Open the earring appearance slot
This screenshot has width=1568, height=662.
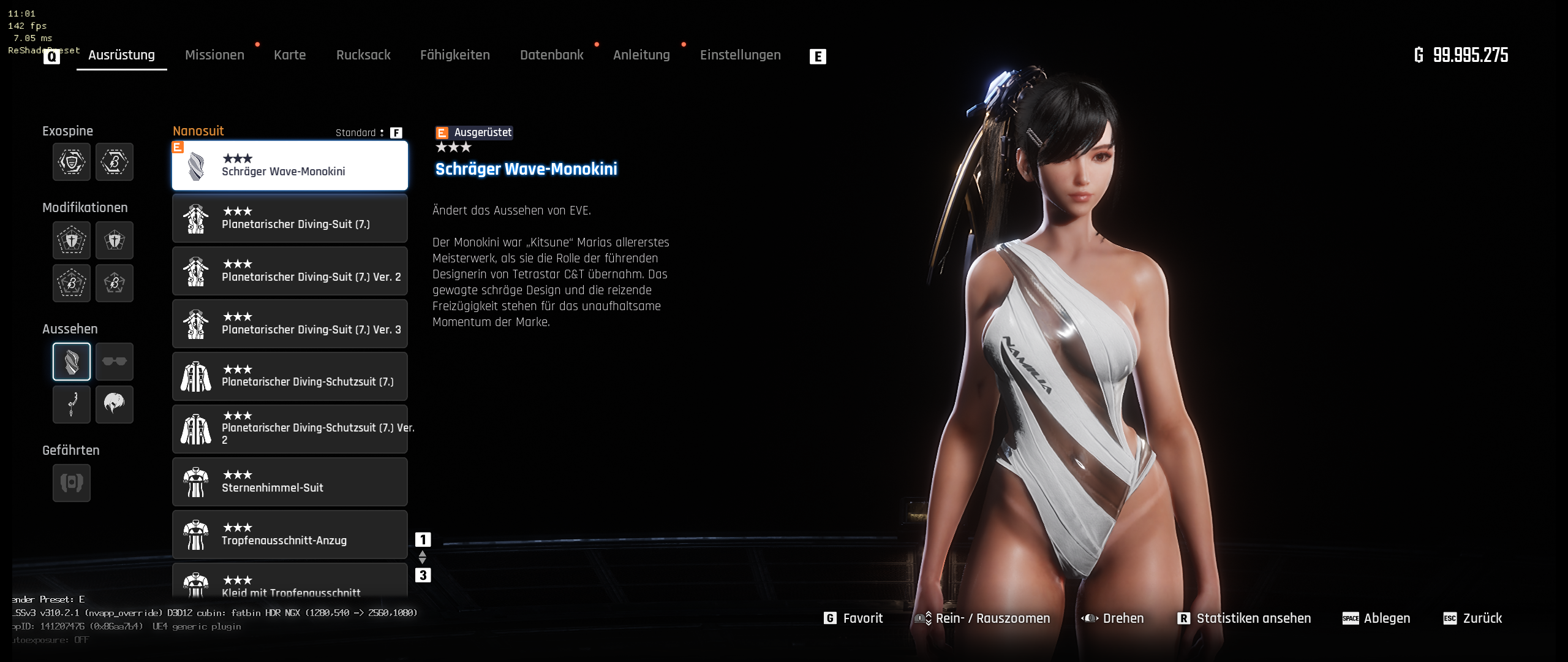click(72, 405)
